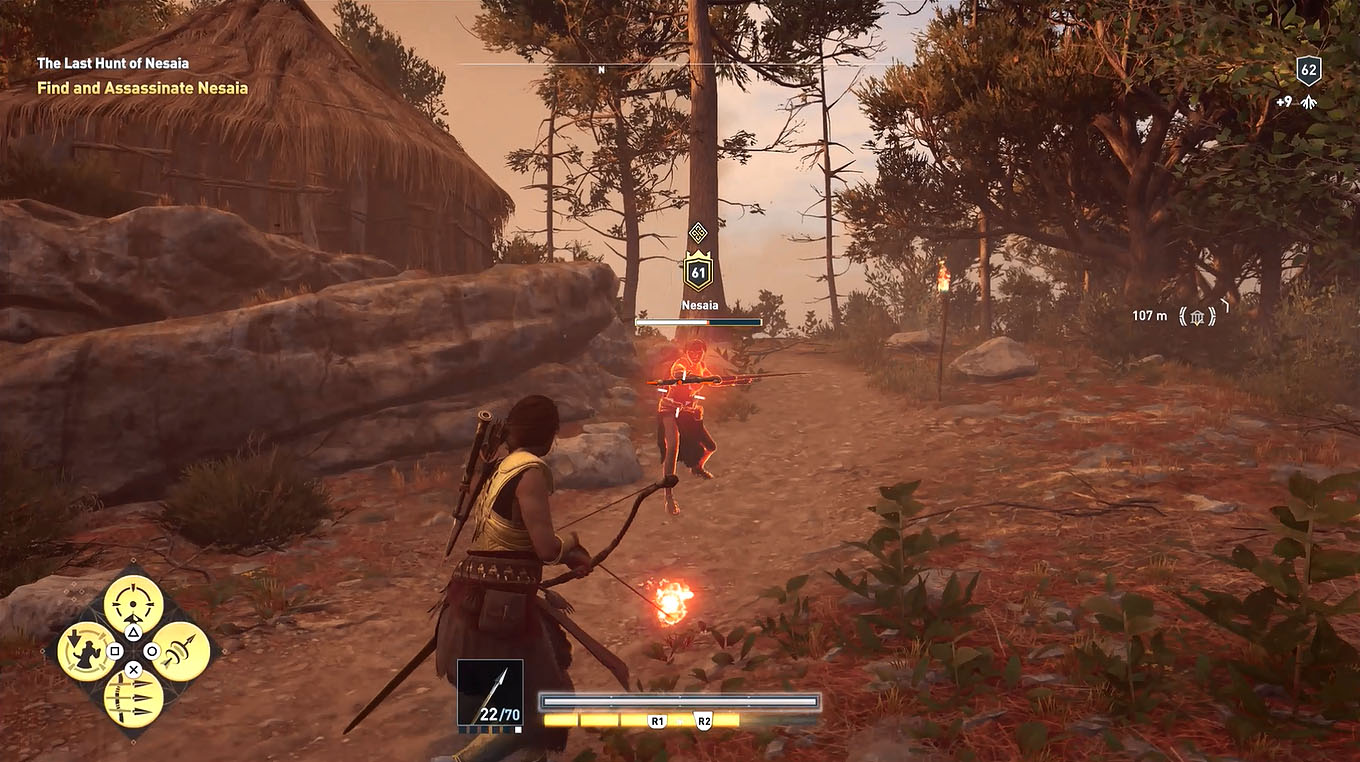Click the temple objective marker next to 107 m

(x=1197, y=317)
